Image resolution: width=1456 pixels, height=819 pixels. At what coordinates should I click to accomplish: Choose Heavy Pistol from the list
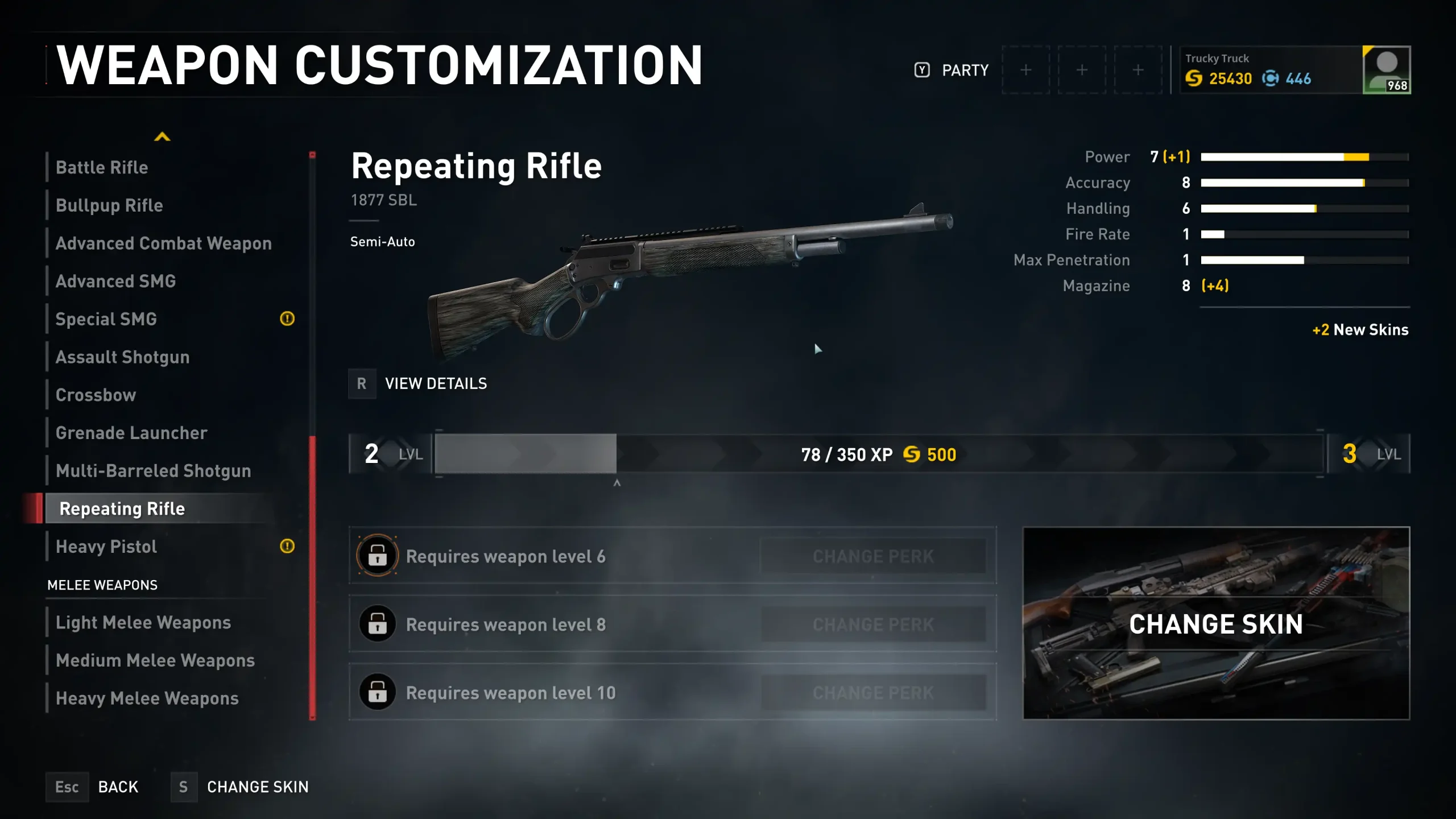click(106, 547)
